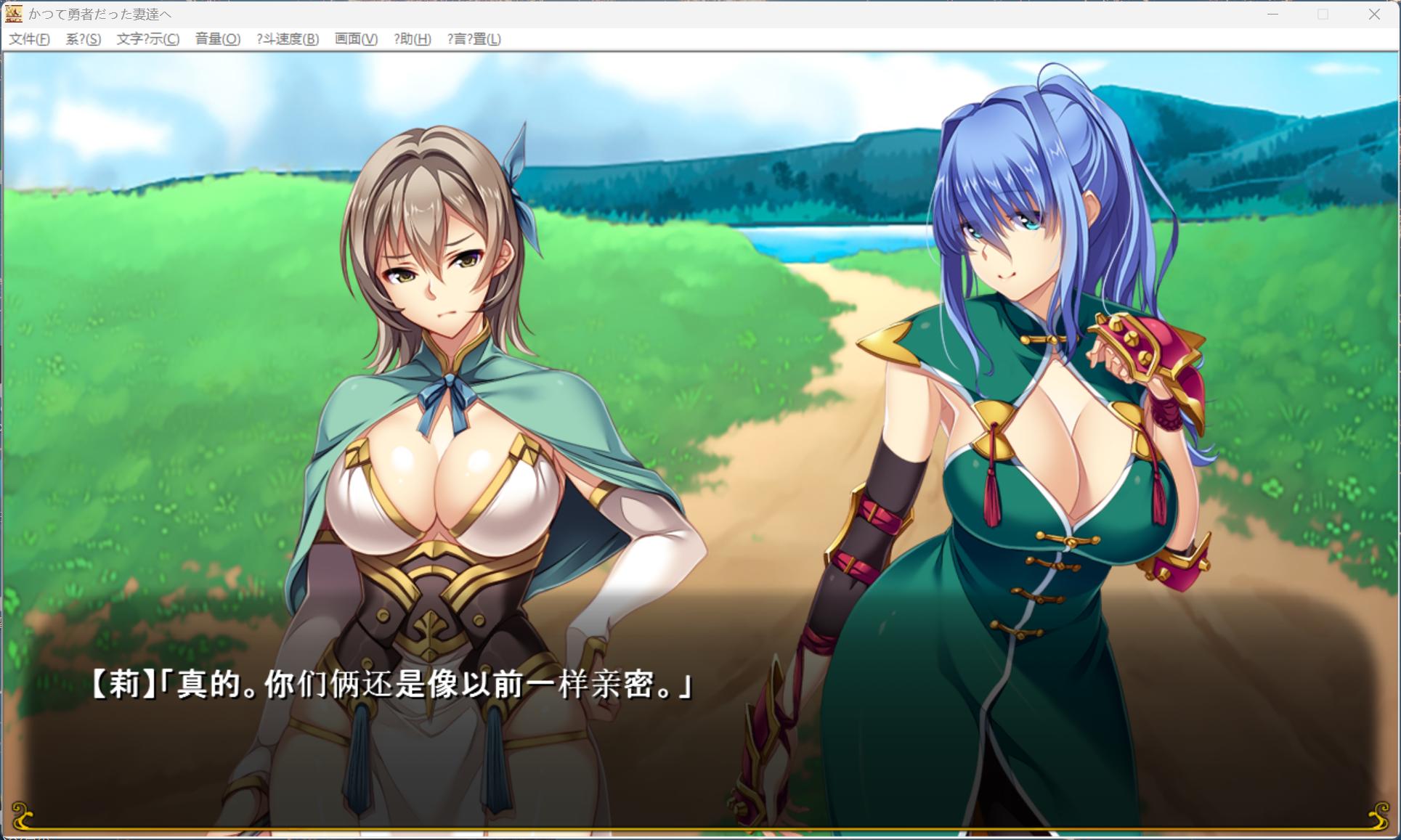Open the 画面(V) display menu
The height and width of the screenshot is (840, 1401).
point(354,40)
